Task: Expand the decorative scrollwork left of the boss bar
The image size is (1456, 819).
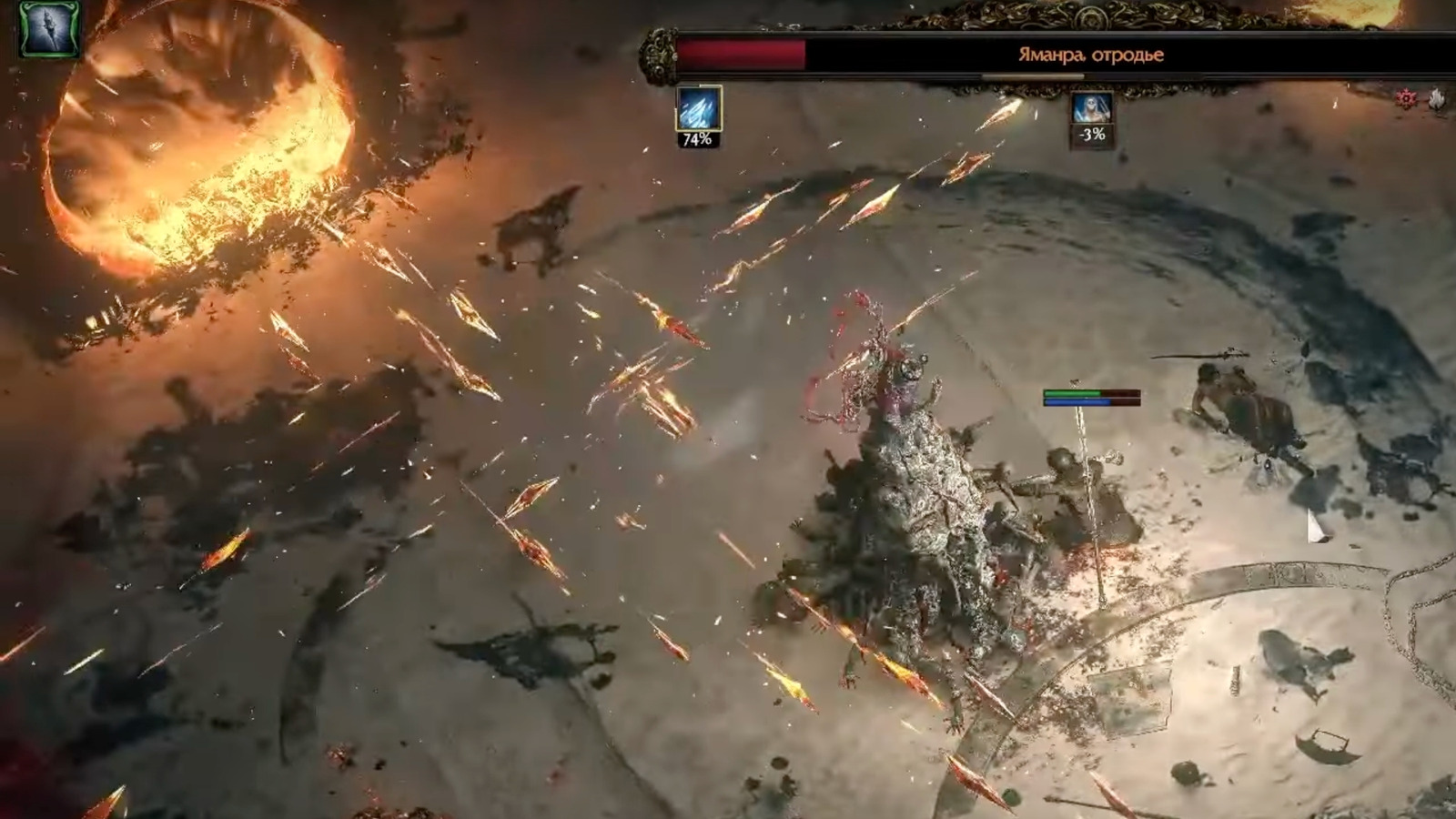Action: tap(657, 55)
